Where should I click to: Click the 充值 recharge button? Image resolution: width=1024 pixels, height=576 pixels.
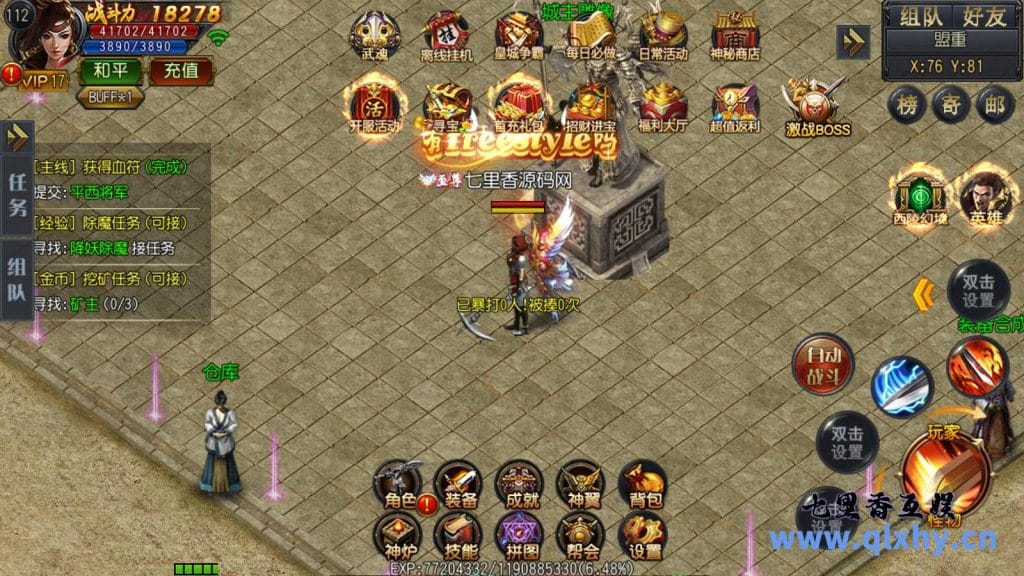(181, 71)
